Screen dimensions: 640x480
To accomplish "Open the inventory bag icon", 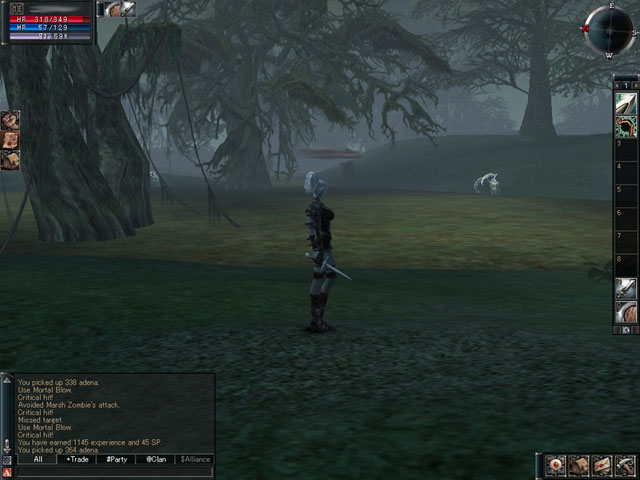I will (x=578, y=465).
